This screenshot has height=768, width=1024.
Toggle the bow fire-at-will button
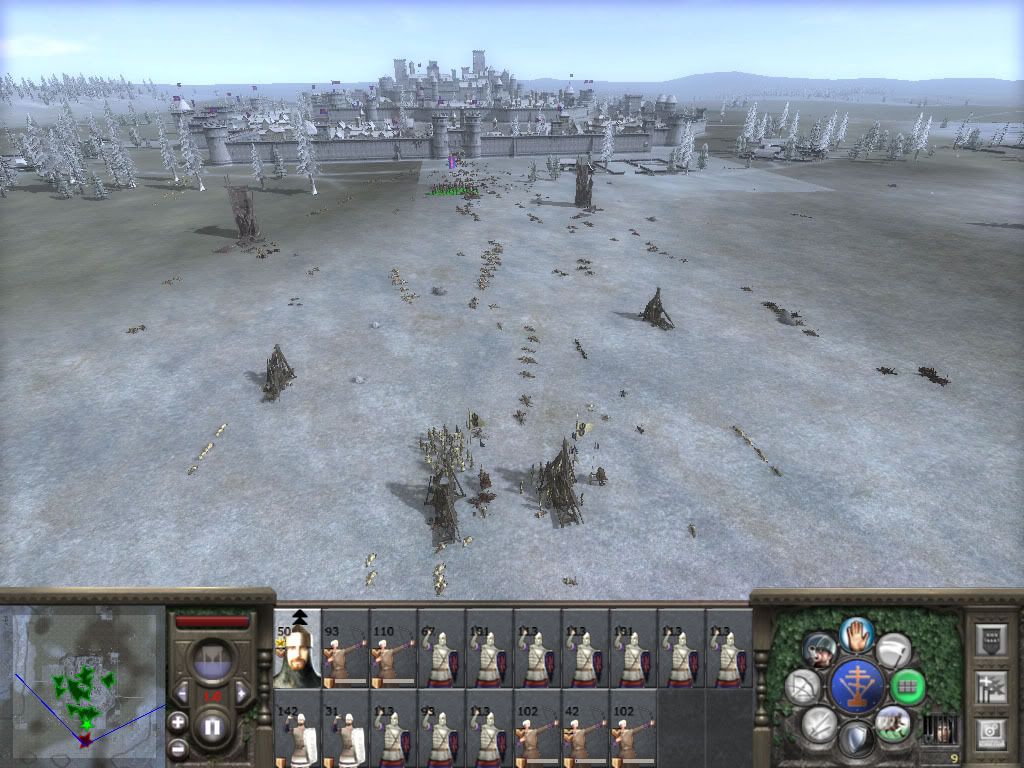pos(803,687)
